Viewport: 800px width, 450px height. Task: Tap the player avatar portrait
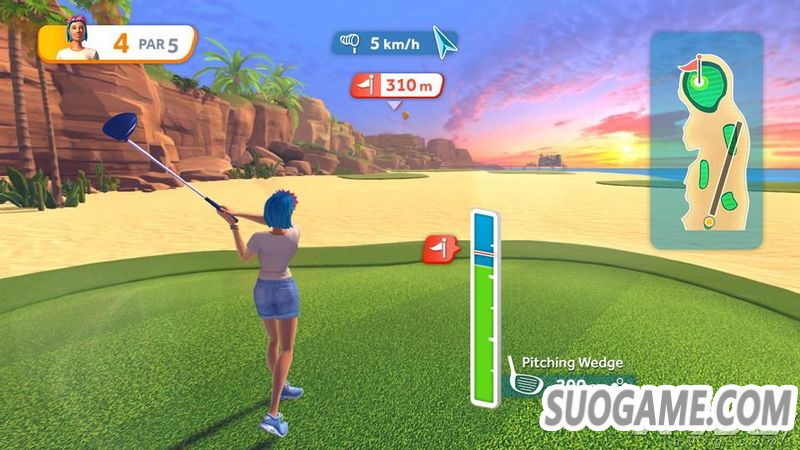[x=75, y=41]
